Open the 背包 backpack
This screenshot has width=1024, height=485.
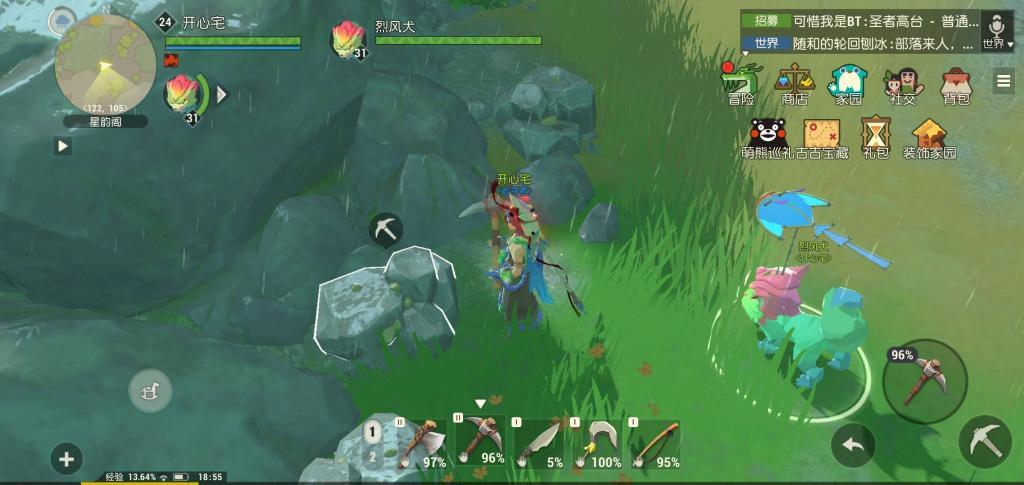pyautogui.click(x=956, y=82)
